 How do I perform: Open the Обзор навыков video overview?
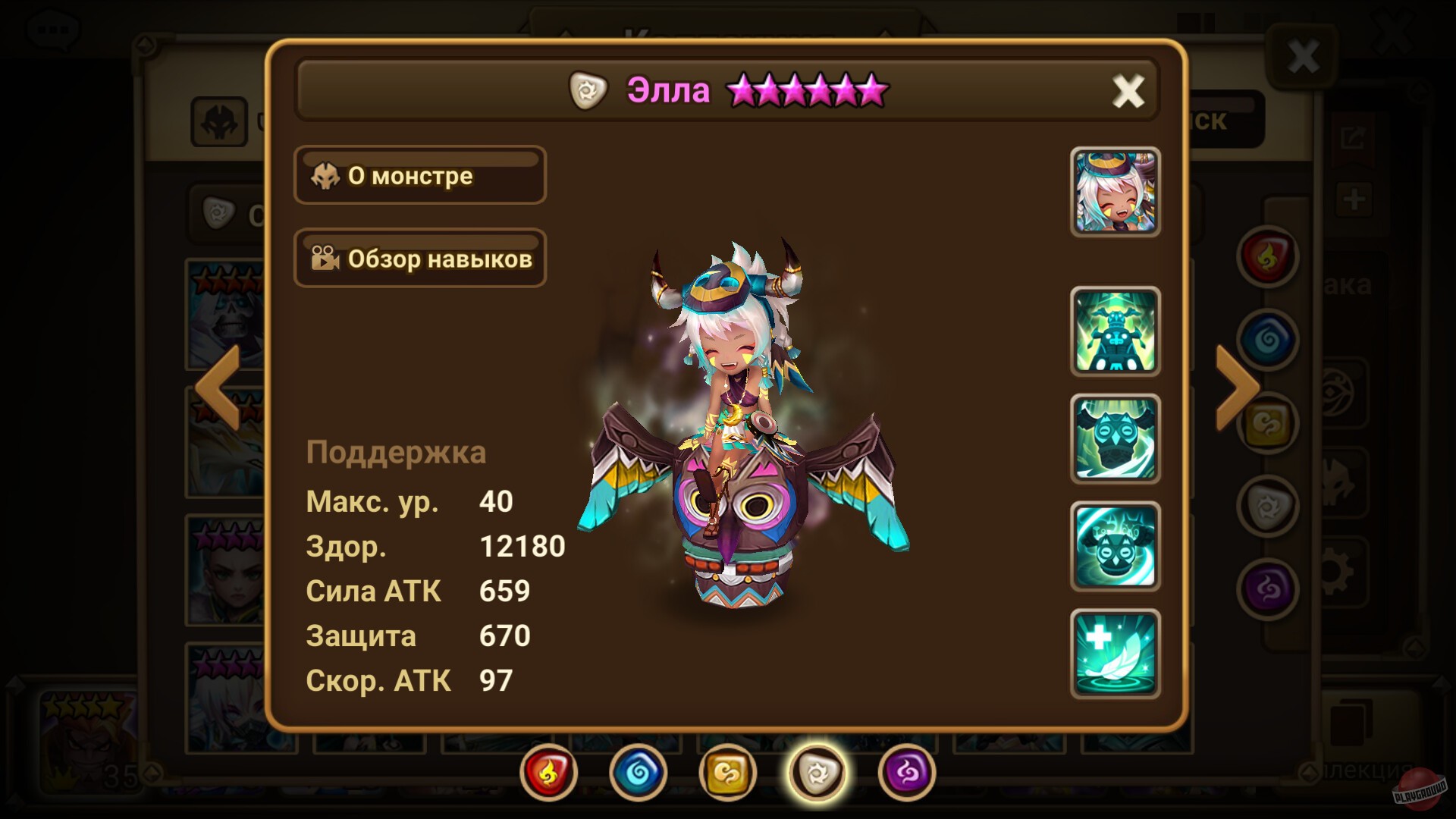pyautogui.click(x=420, y=259)
